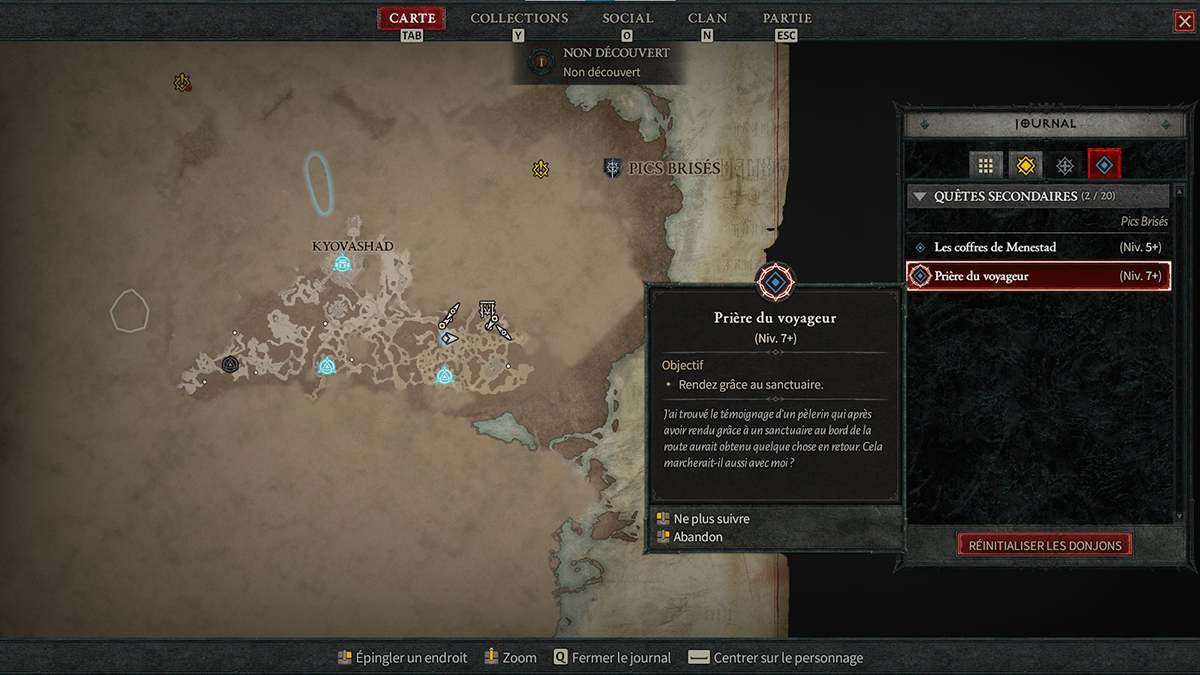Open the Collections tab

[x=519, y=19]
